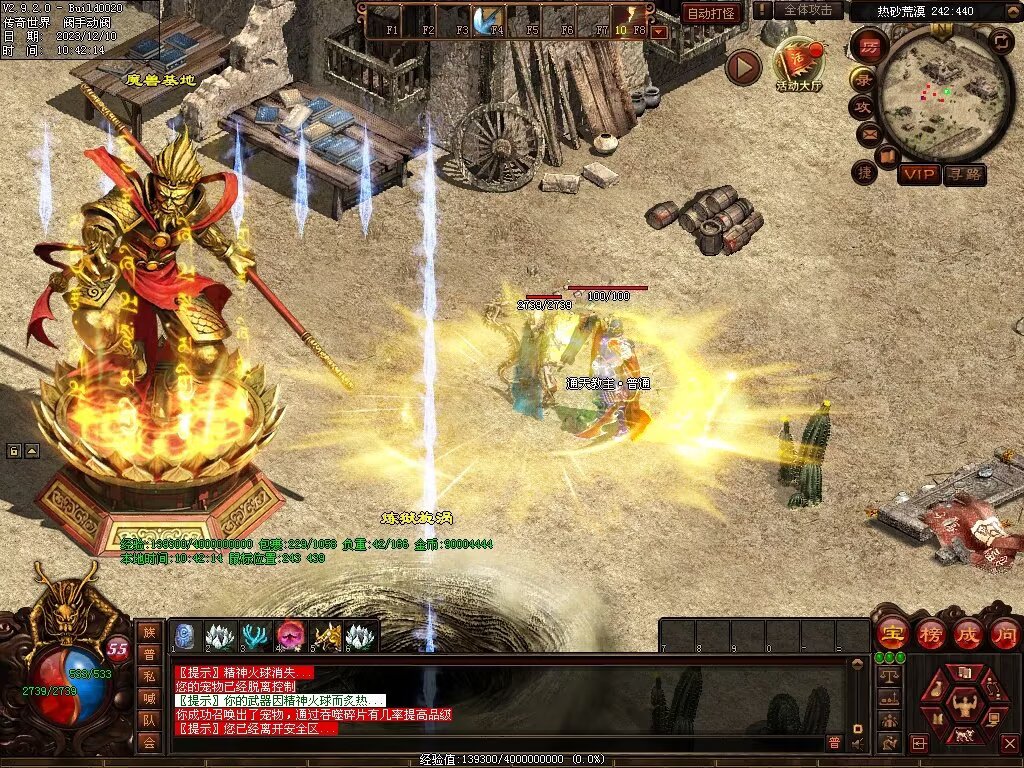Use the blue rune stone in slot 1

[x=187, y=636]
